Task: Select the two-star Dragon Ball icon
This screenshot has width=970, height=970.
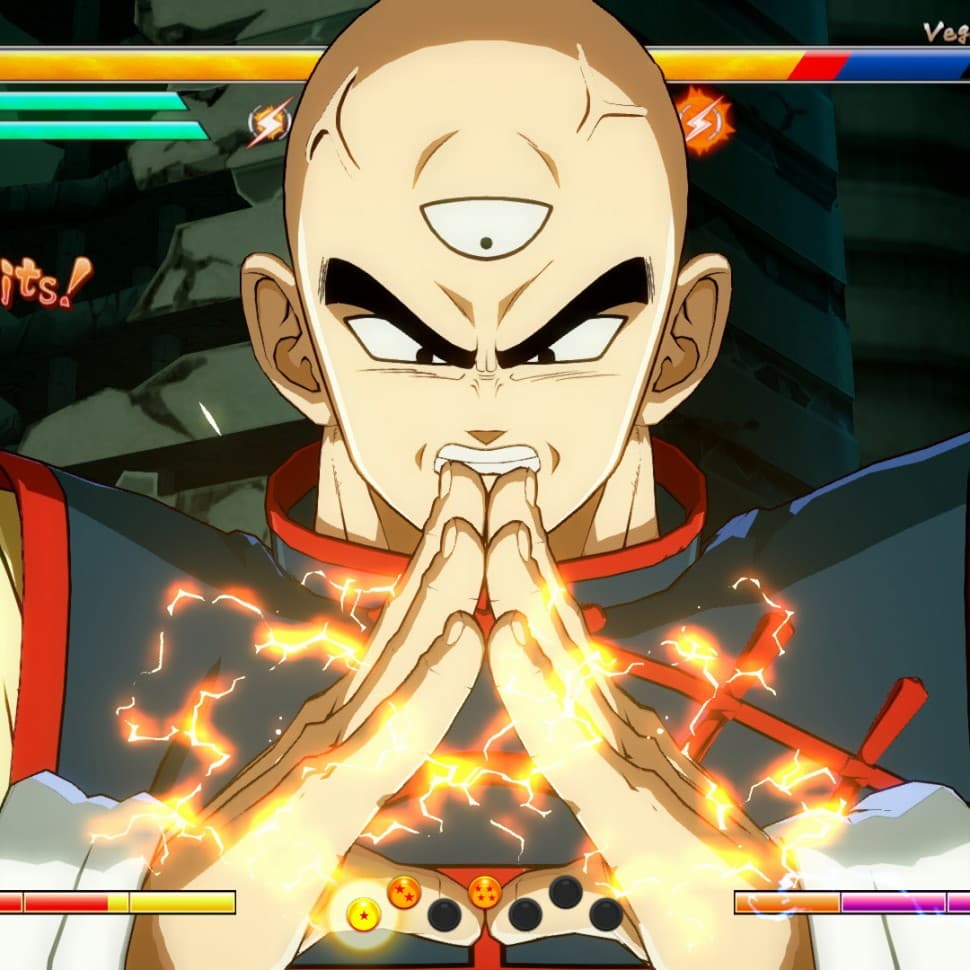Action: (404, 892)
